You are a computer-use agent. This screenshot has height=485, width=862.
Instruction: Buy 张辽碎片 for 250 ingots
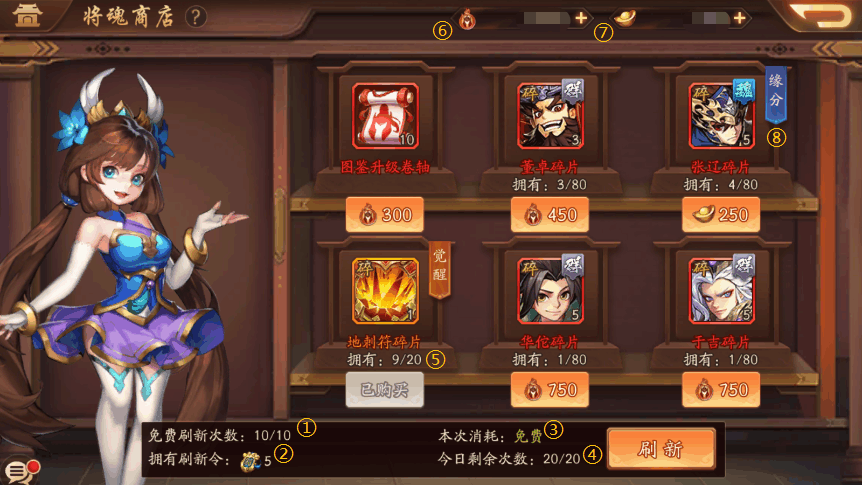(x=721, y=215)
